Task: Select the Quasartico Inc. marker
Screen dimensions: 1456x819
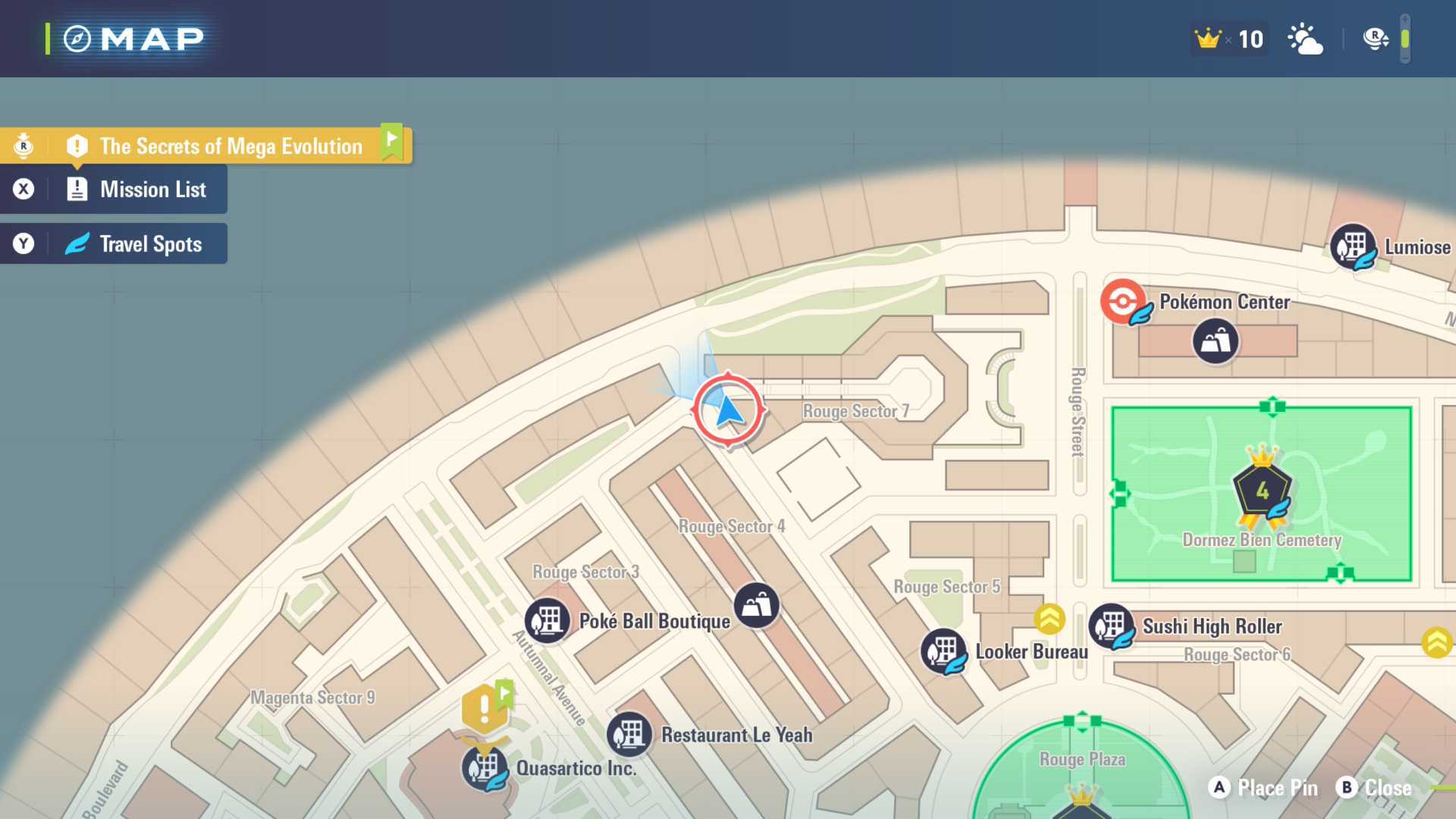Action: [485, 767]
